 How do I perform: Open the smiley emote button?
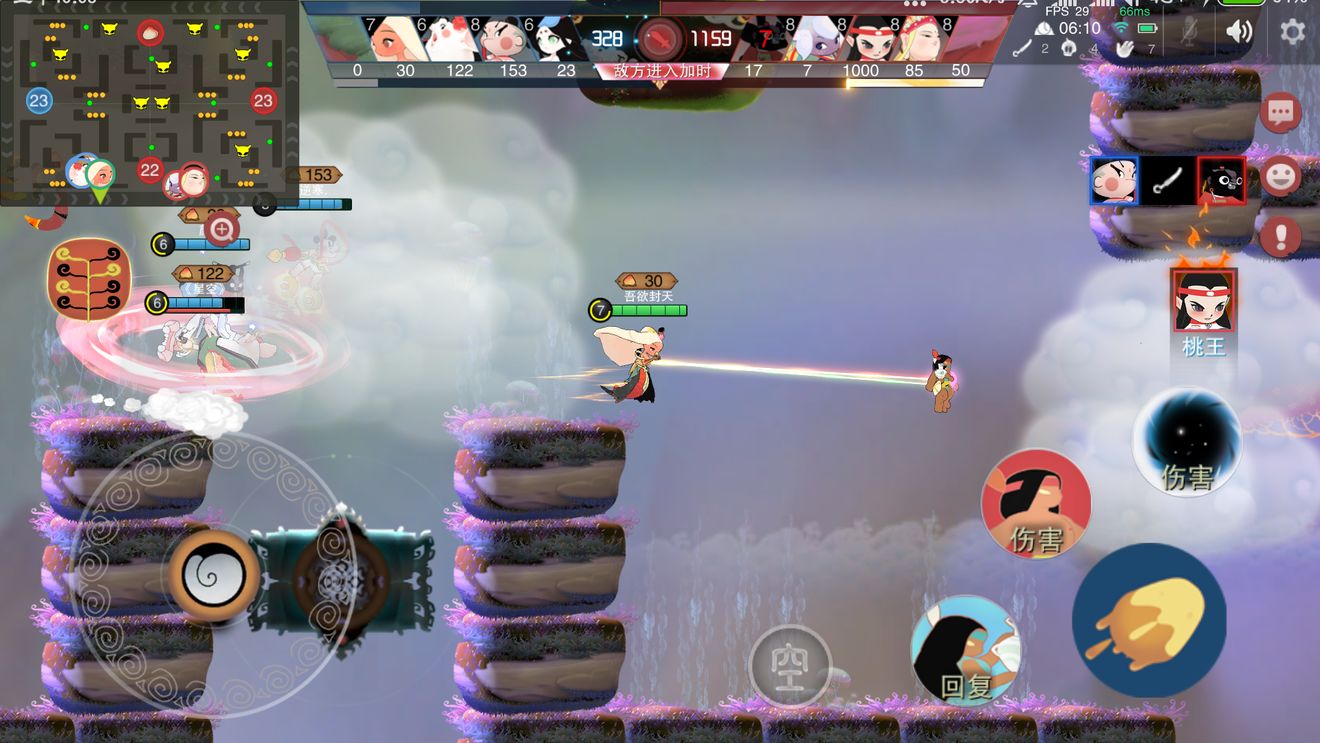(1281, 177)
